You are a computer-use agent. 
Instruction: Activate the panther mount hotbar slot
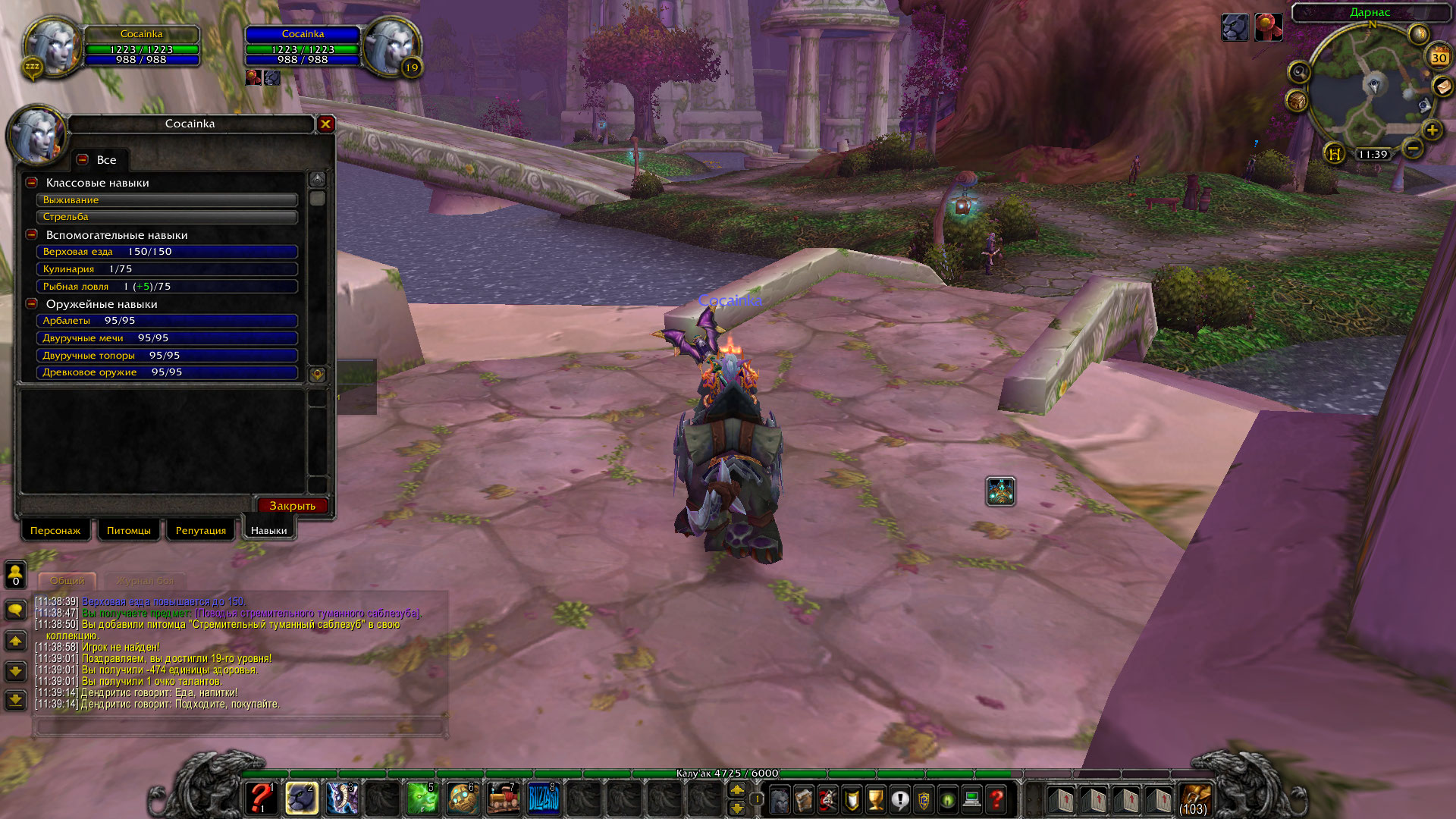point(301,799)
